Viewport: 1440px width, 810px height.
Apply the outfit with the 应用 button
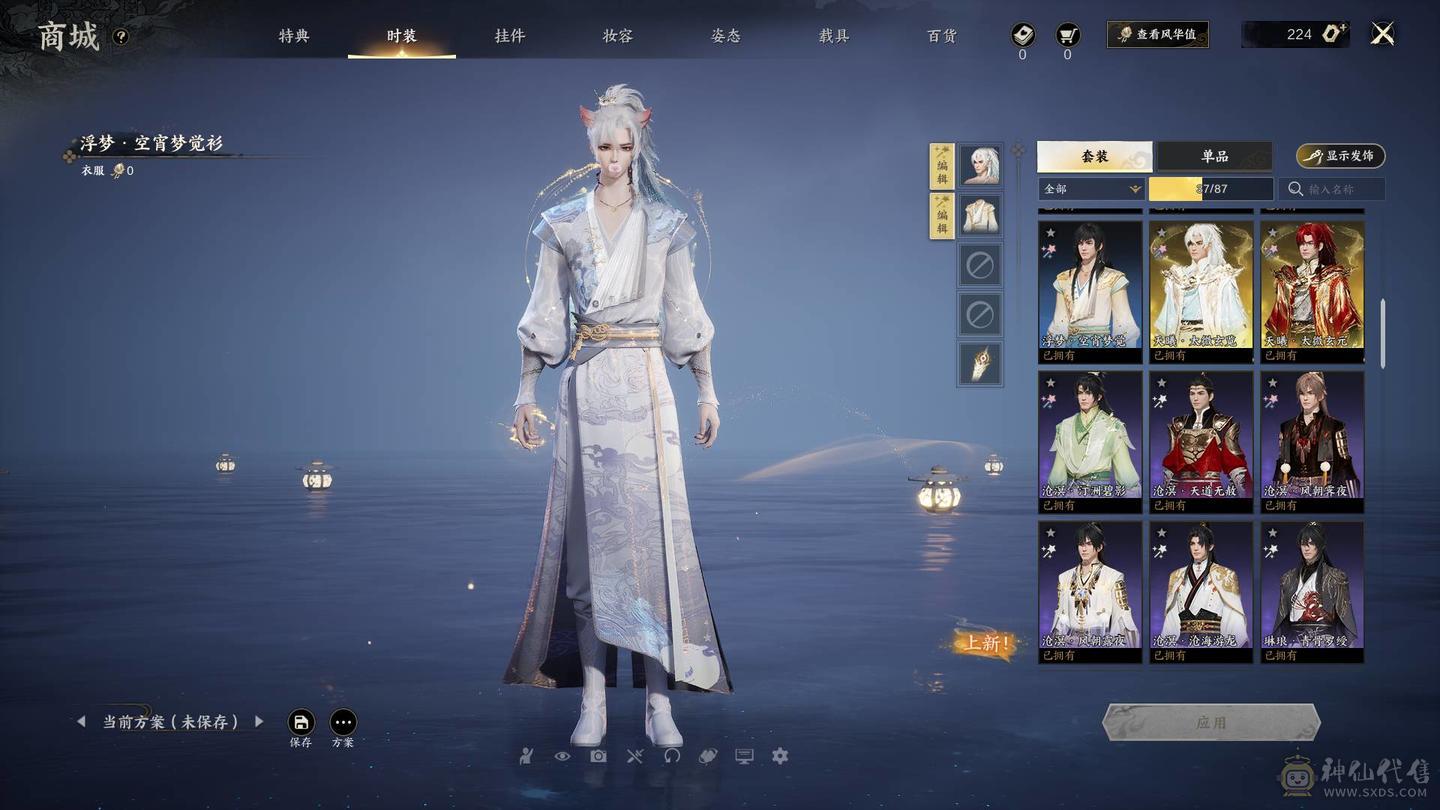click(x=1211, y=722)
